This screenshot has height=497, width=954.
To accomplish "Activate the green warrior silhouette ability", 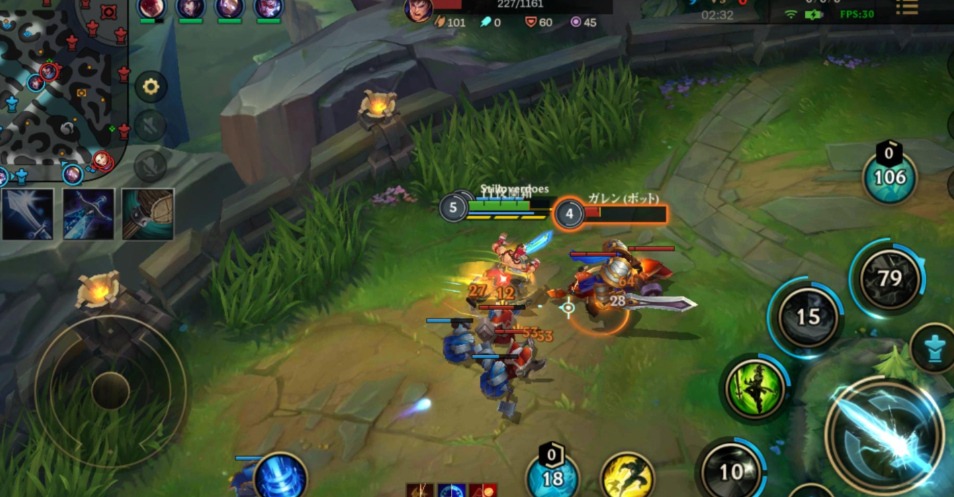I will (753, 387).
